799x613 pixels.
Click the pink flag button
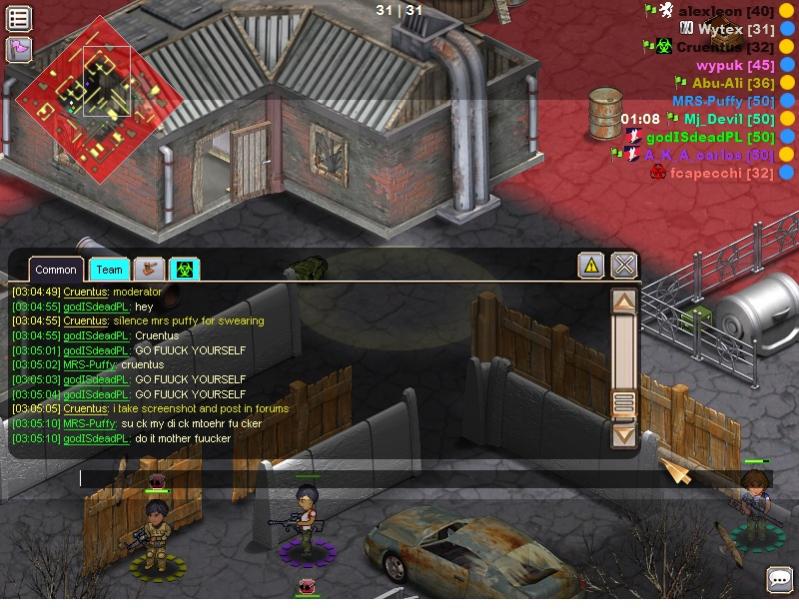19,48
